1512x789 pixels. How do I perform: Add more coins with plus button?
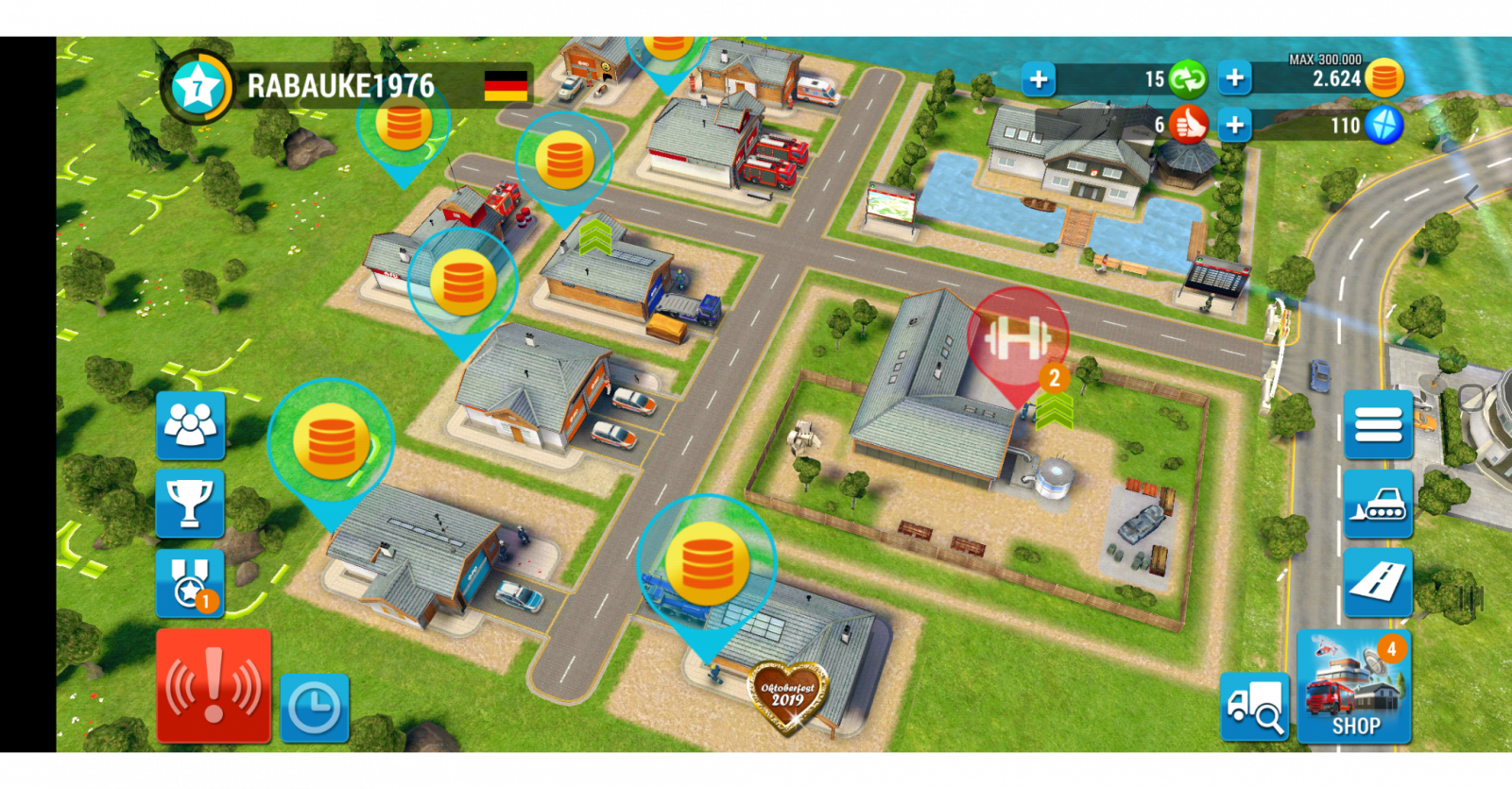tap(1234, 78)
